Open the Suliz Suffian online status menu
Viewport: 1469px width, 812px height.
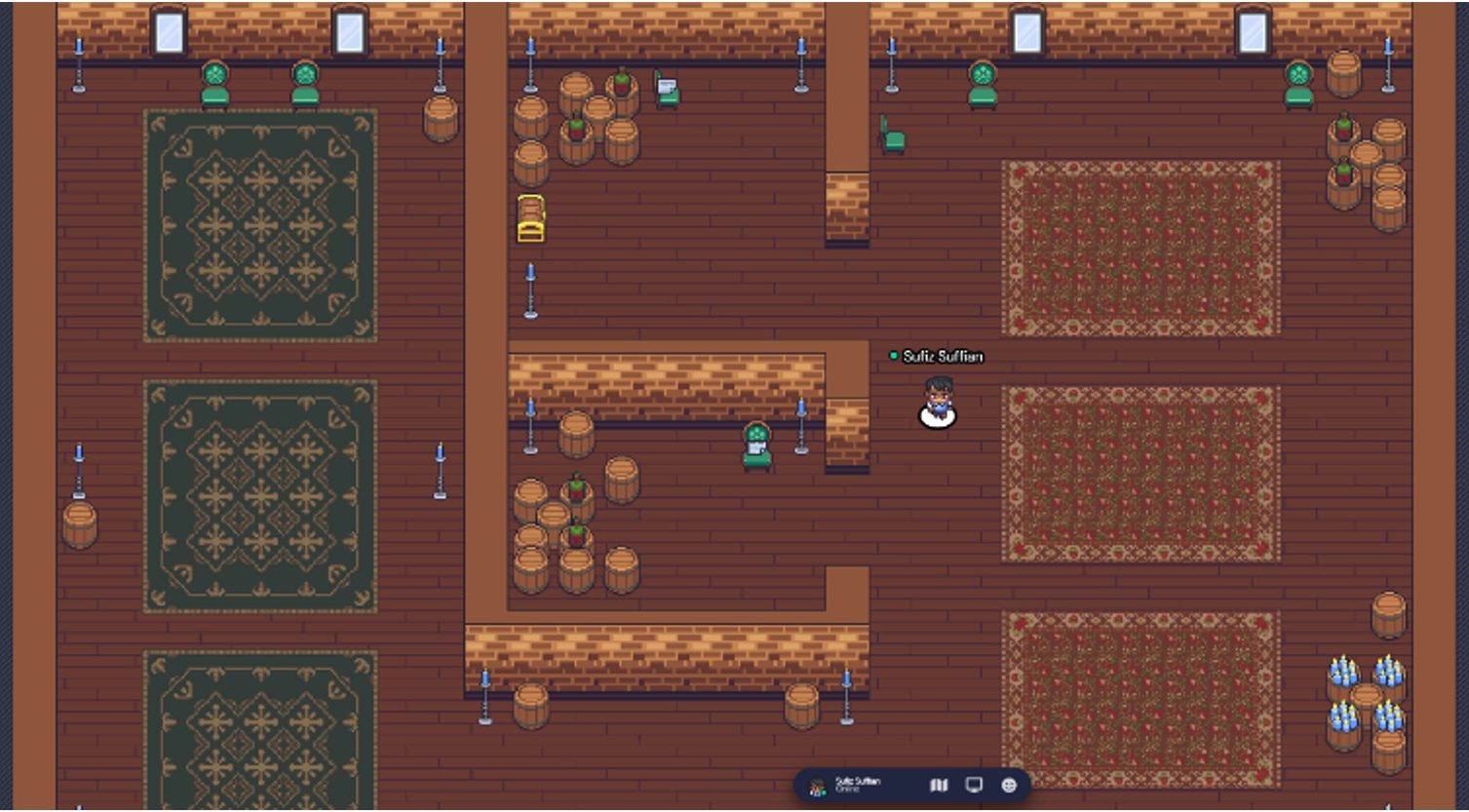click(858, 785)
